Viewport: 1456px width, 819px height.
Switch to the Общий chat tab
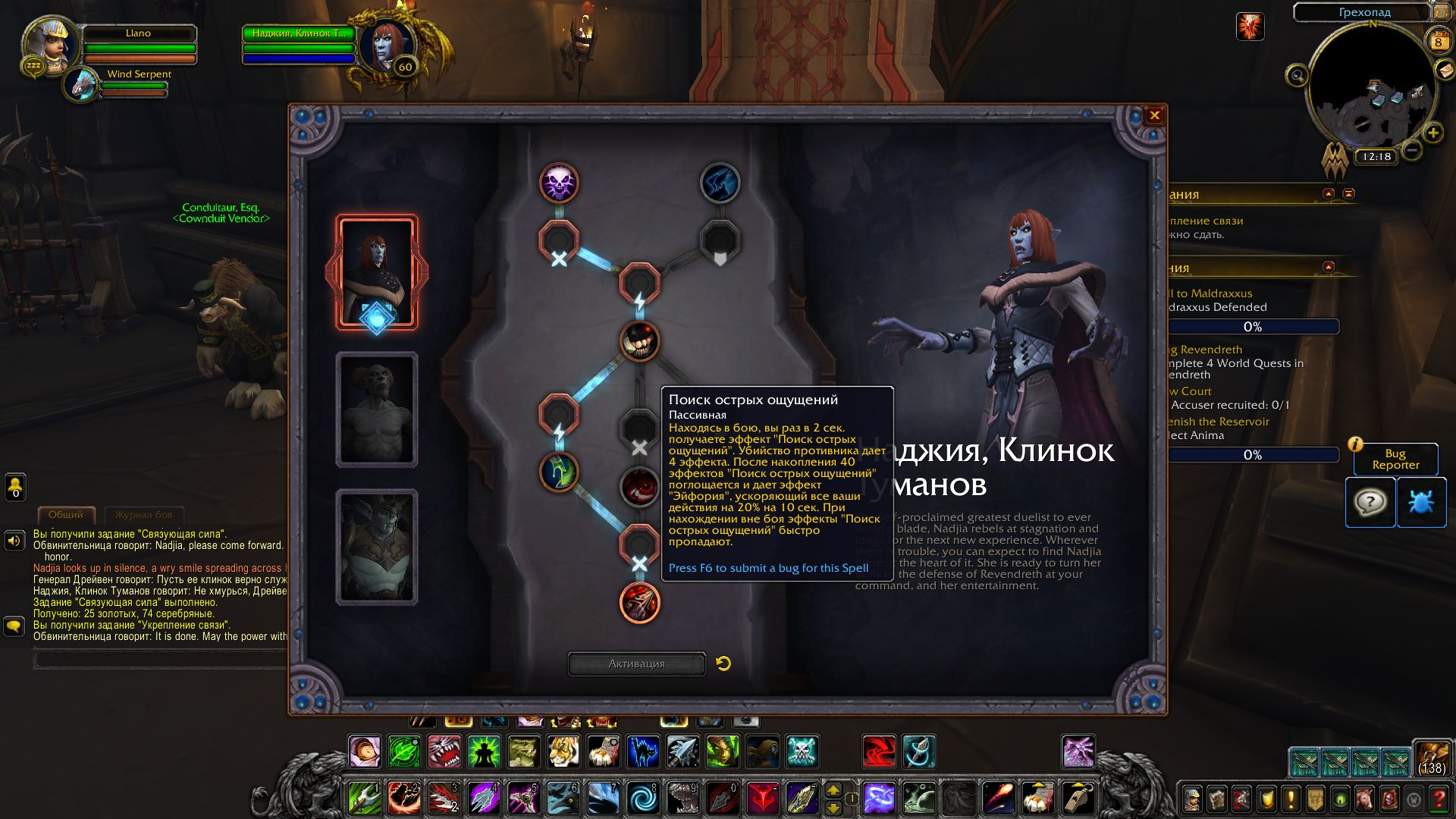67,513
